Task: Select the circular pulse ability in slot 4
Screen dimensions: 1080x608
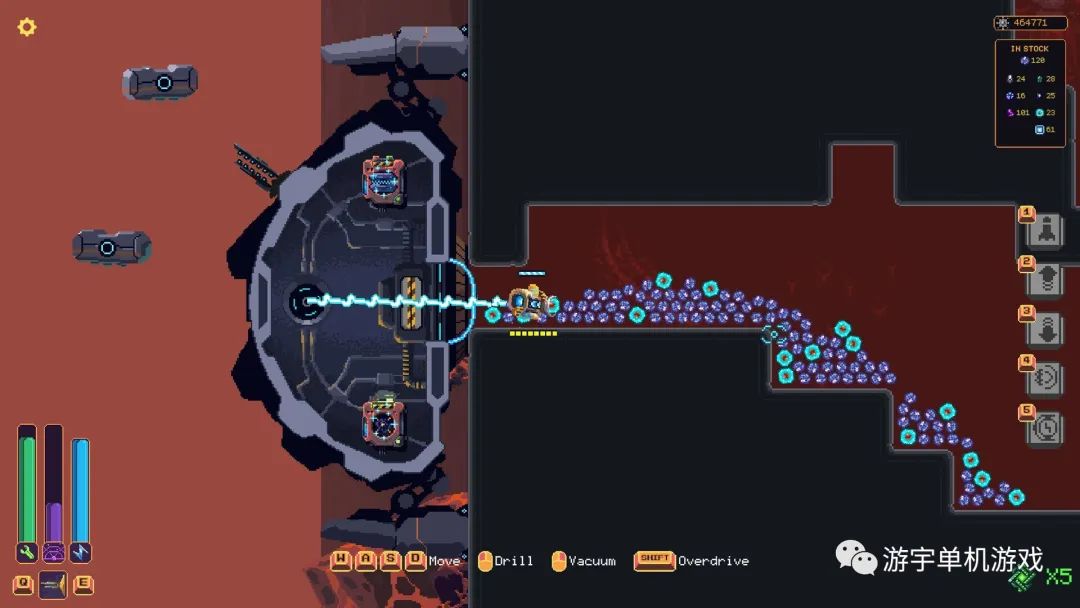Action: click(1046, 378)
